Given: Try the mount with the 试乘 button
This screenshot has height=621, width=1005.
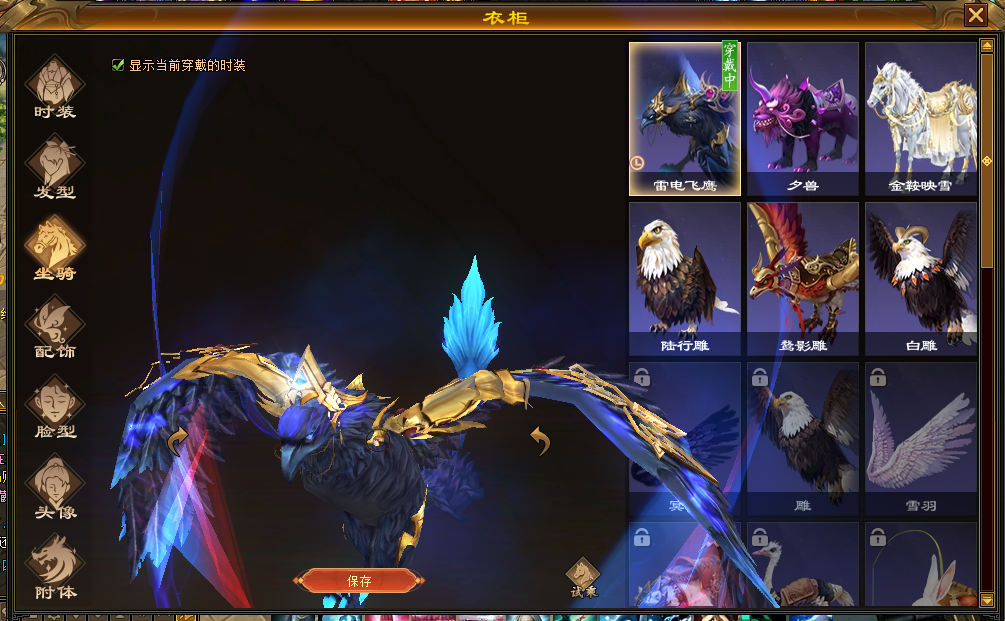Looking at the screenshot, I should (x=582, y=577).
